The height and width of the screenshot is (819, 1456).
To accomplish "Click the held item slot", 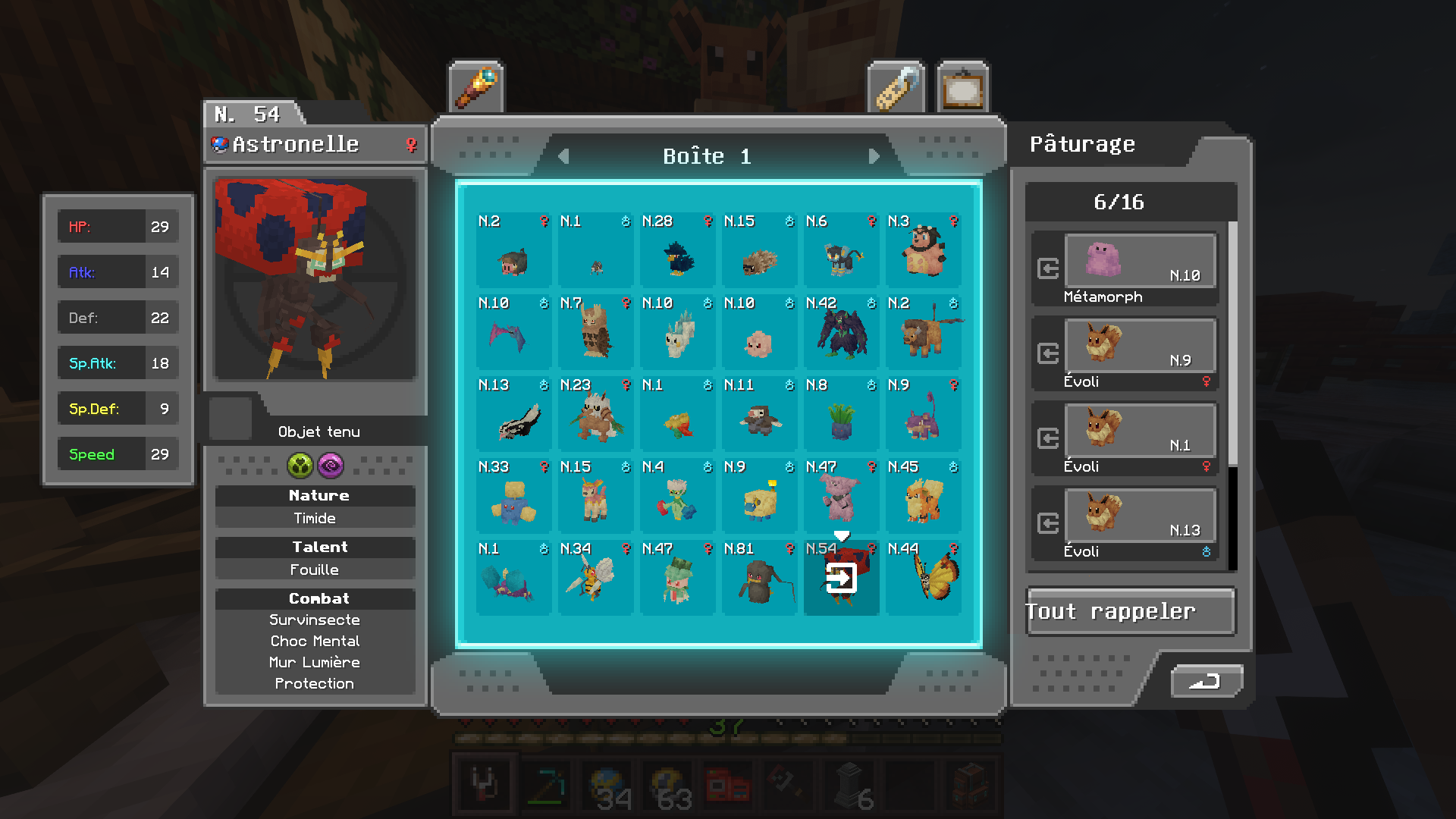I will click(231, 418).
